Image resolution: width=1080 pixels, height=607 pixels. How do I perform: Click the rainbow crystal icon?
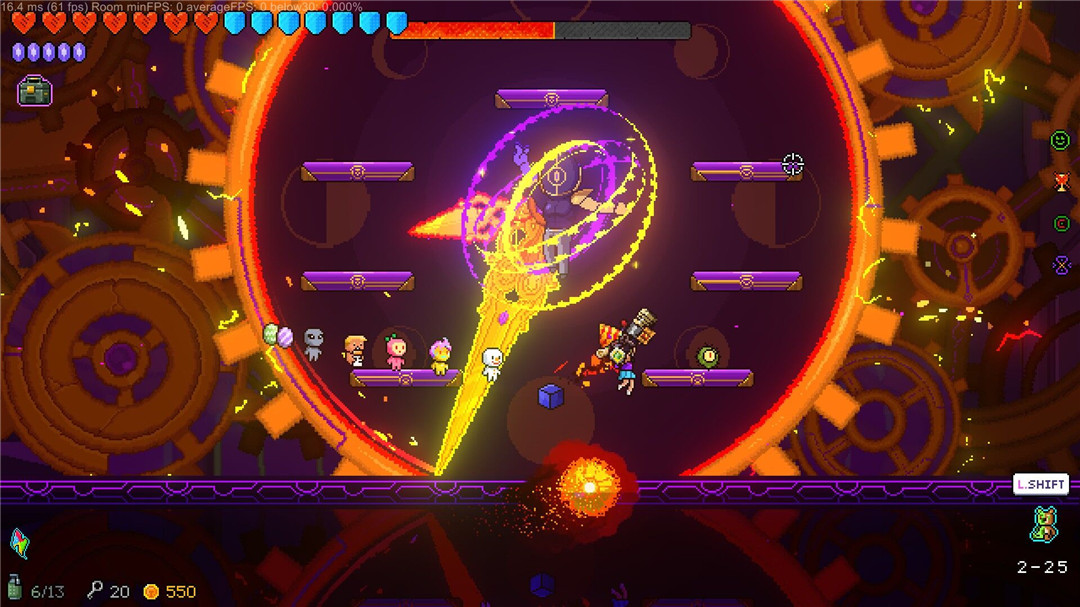pyautogui.click(x=20, y=543)
